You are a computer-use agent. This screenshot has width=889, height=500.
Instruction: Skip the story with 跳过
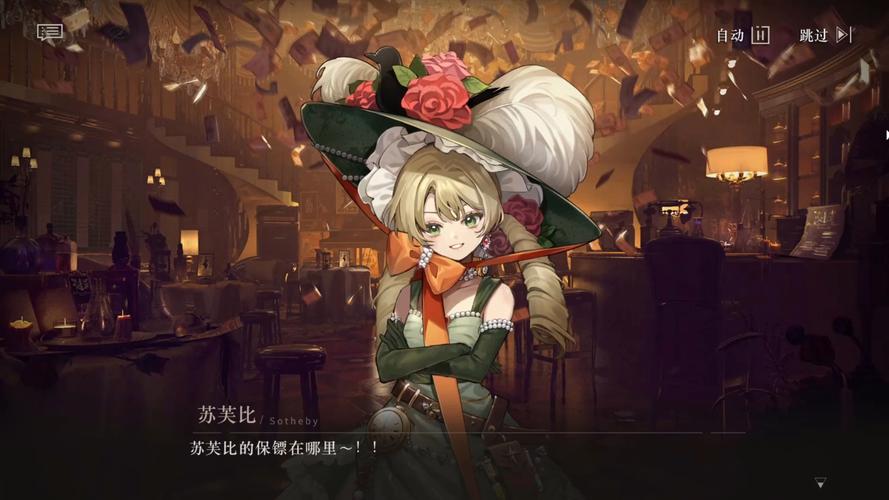[x=825, y=35]
